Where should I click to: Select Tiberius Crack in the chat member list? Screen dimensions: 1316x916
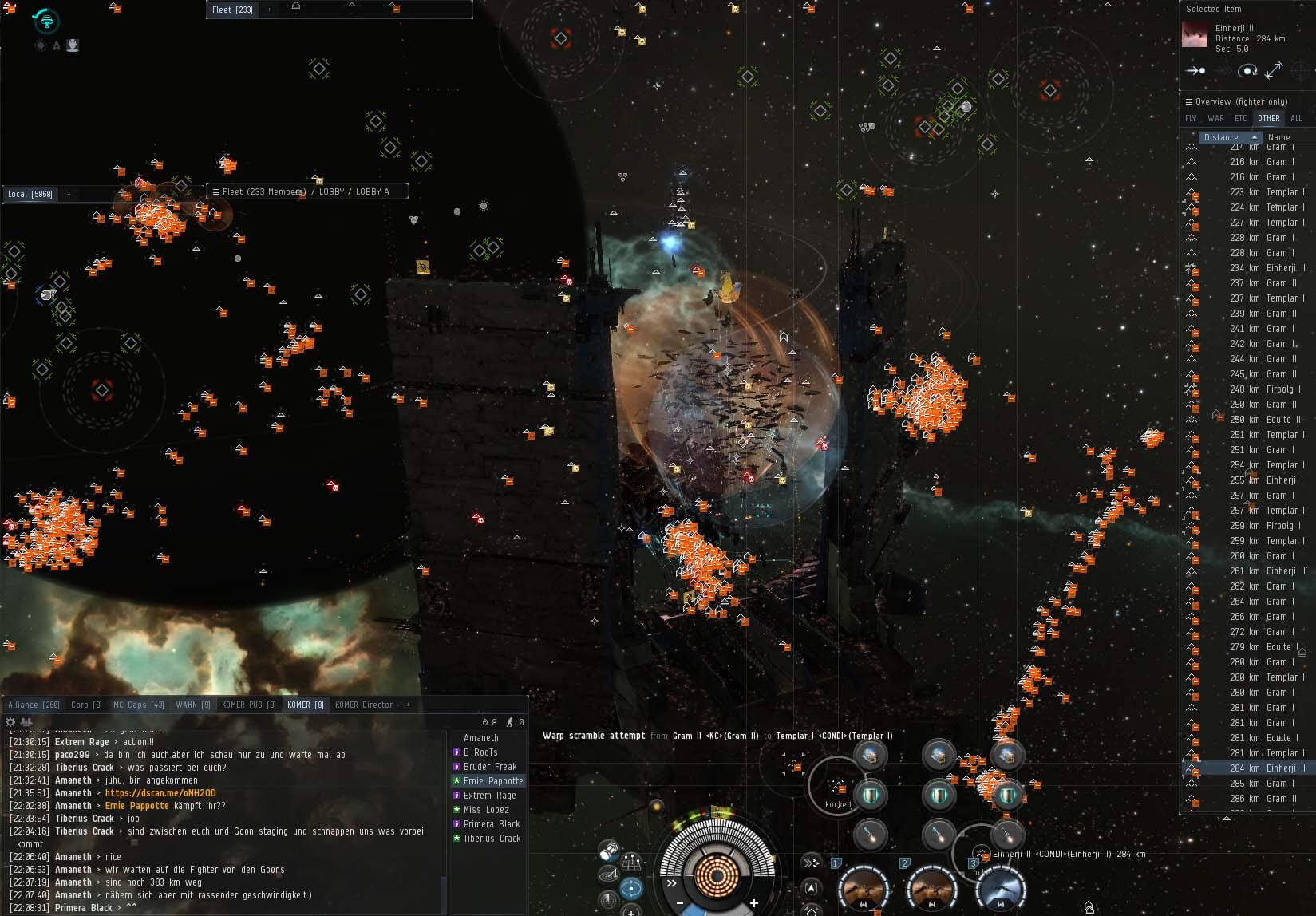492,839
